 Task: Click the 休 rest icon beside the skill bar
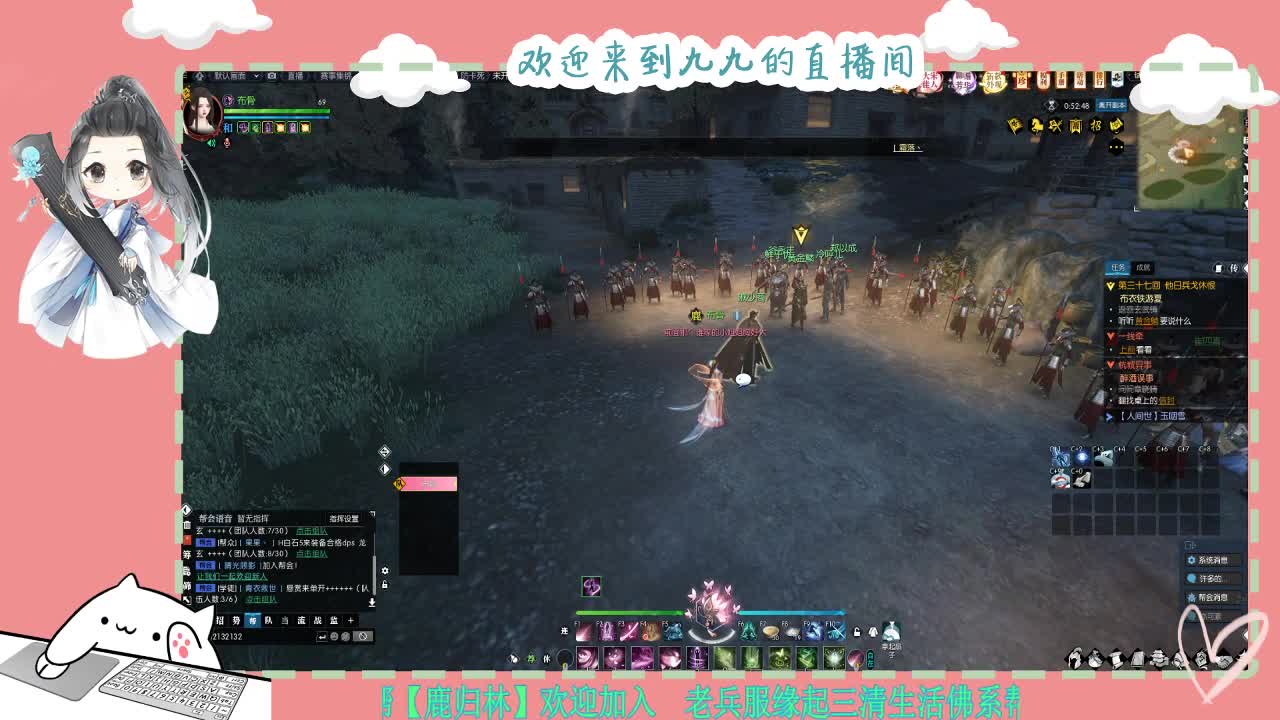click(x=547, y=658)
